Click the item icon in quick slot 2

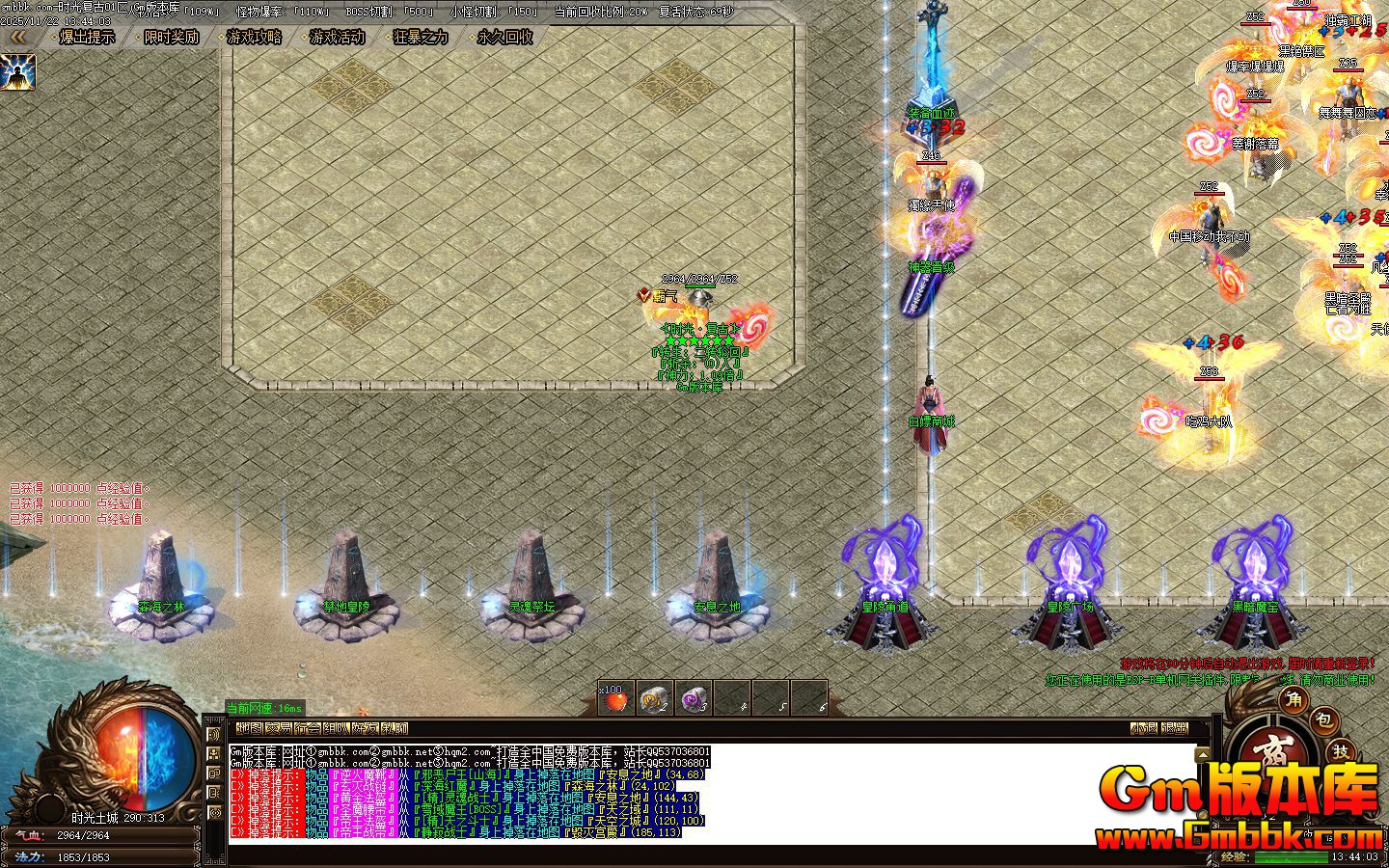(x=654, y=699)
